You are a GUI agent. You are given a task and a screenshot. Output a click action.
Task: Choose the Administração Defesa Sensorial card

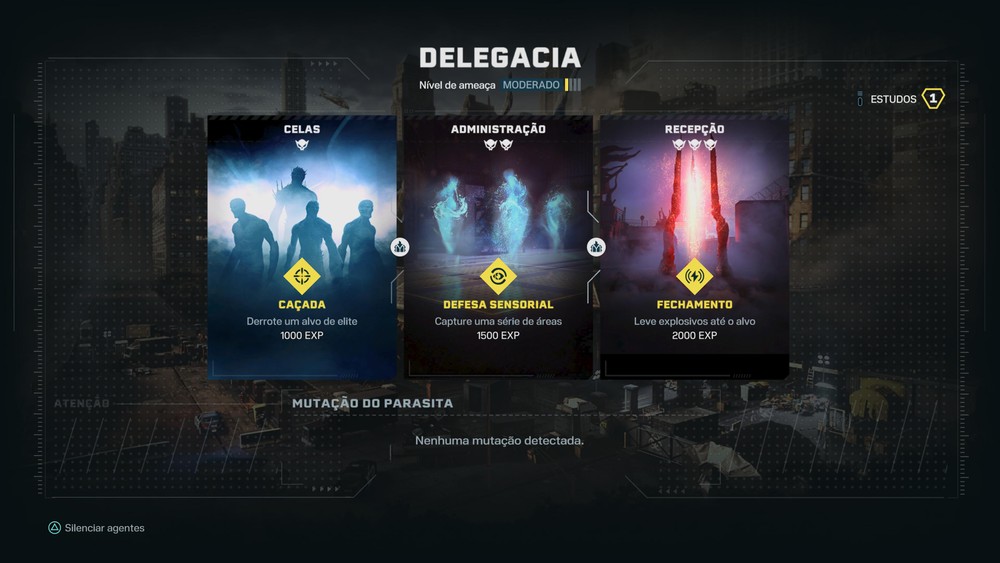point(498,247)
